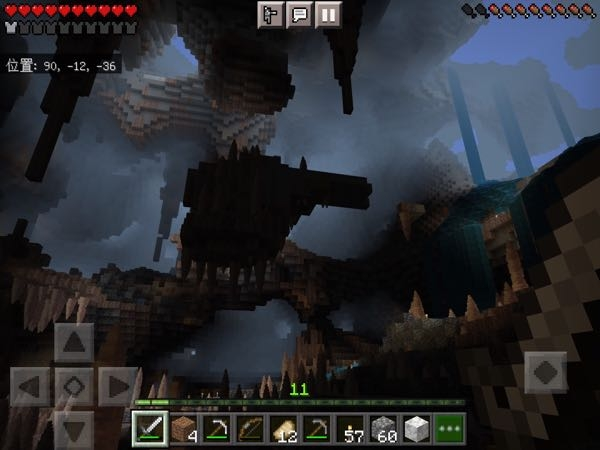The image size is (600, 450).
Task: Select the torch stack of 57
Action: click(350, 427)
